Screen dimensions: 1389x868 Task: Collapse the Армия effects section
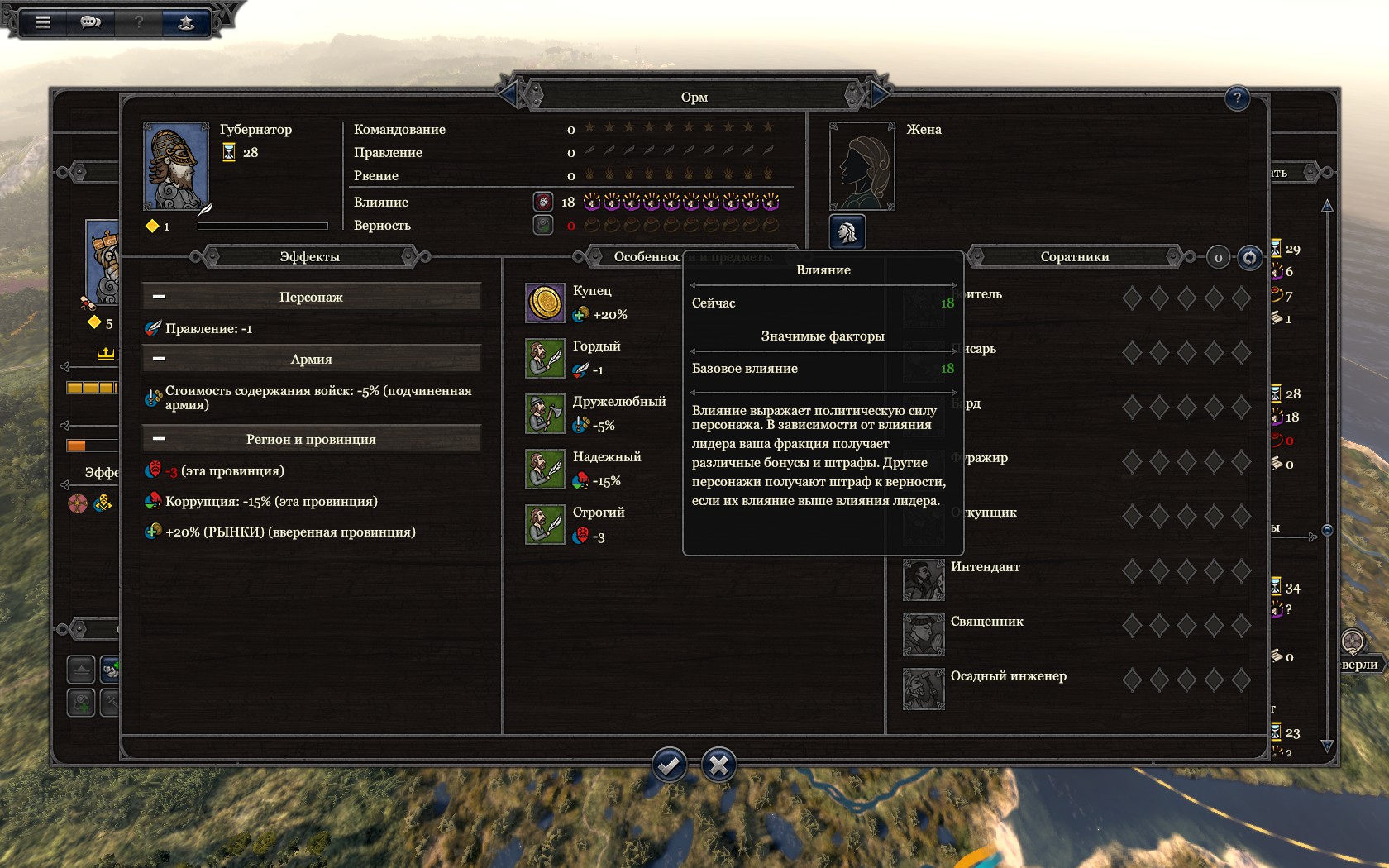coord(160,359)
